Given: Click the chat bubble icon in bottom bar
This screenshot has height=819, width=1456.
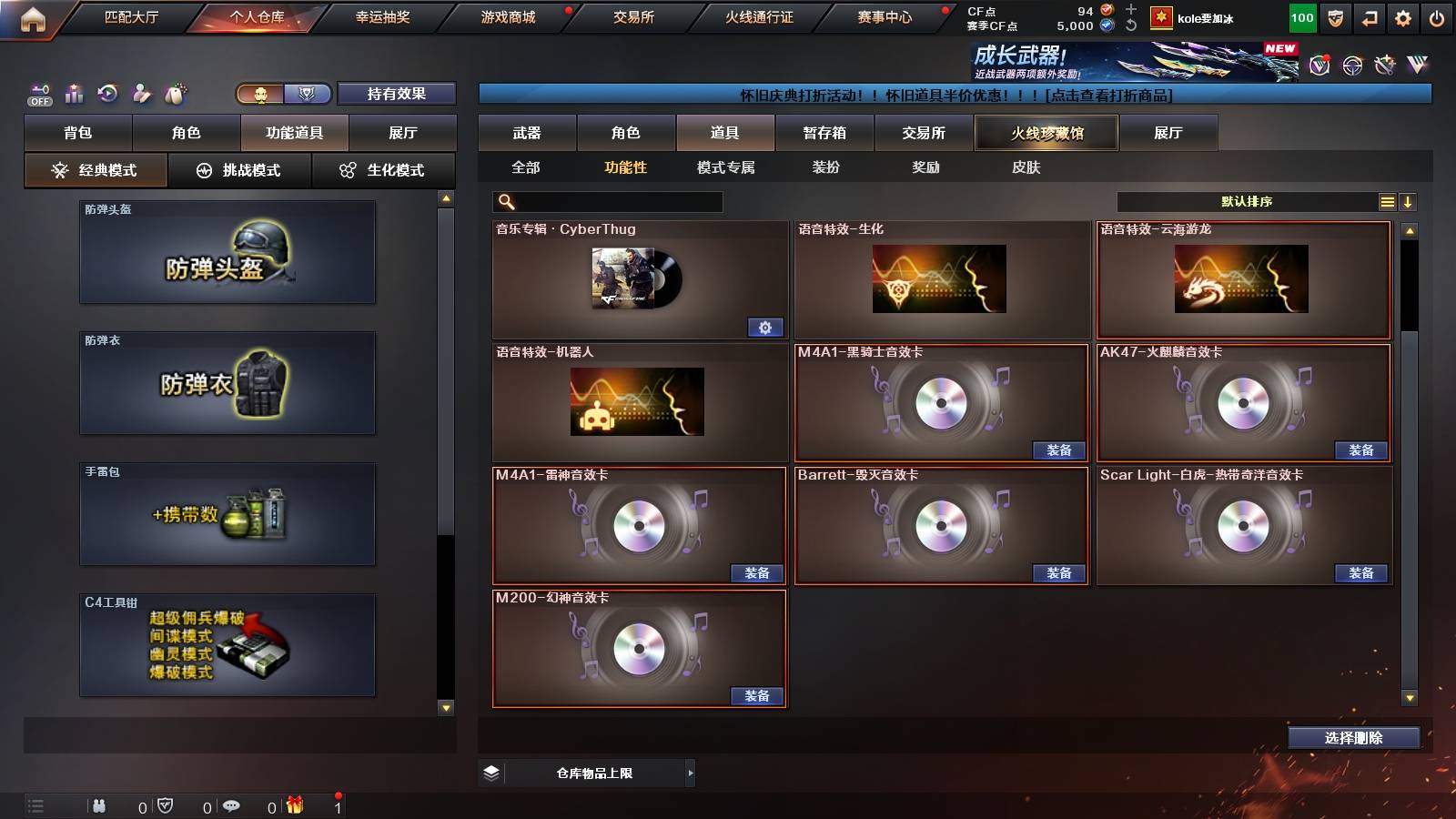Looking at the screenshot, I should click(x=232, y=806).
